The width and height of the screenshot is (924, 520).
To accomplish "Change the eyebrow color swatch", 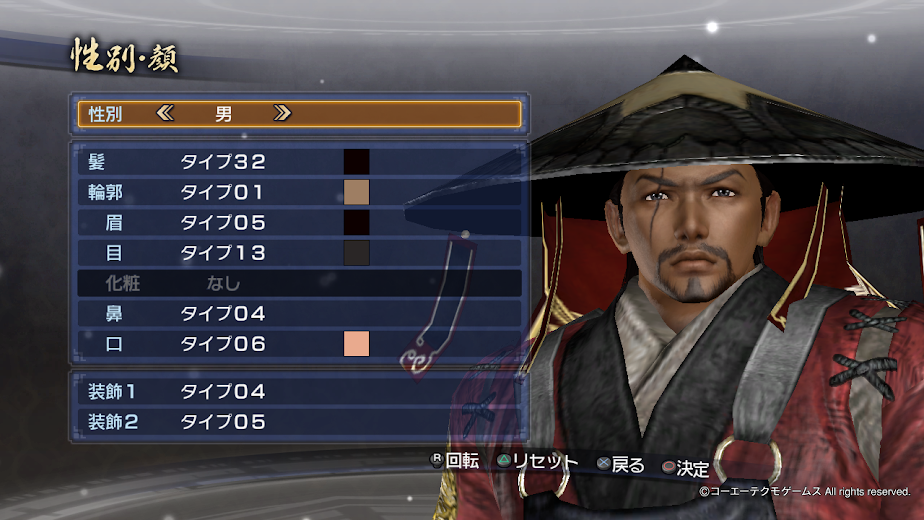I will [357, 222].
